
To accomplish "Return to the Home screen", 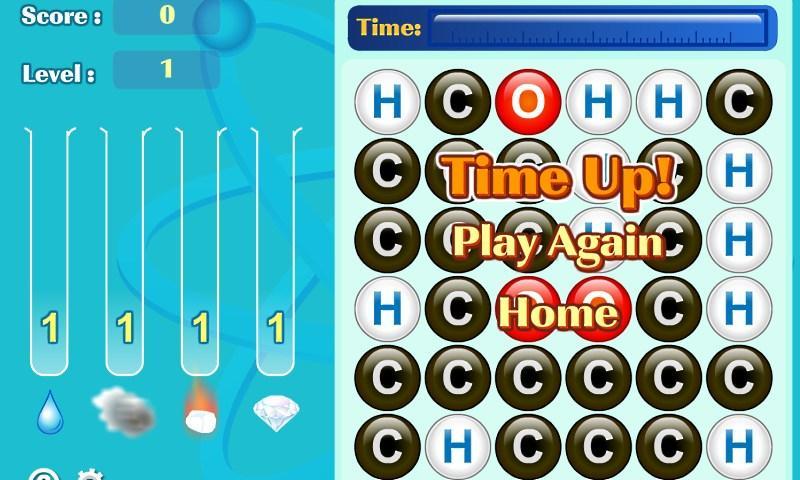I will [x=558, y=312].
